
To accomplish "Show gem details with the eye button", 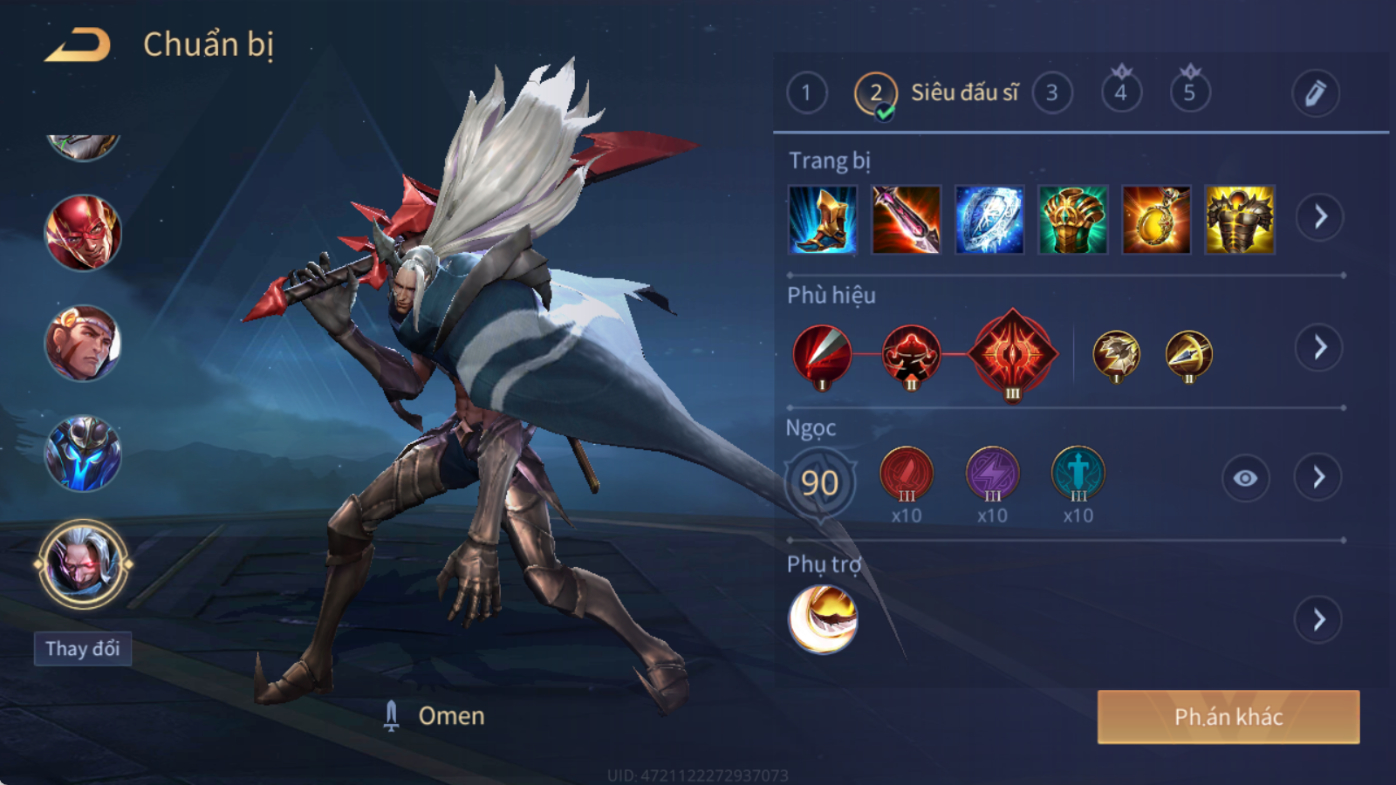I will pyautogui.click(x=1245, y=478).
